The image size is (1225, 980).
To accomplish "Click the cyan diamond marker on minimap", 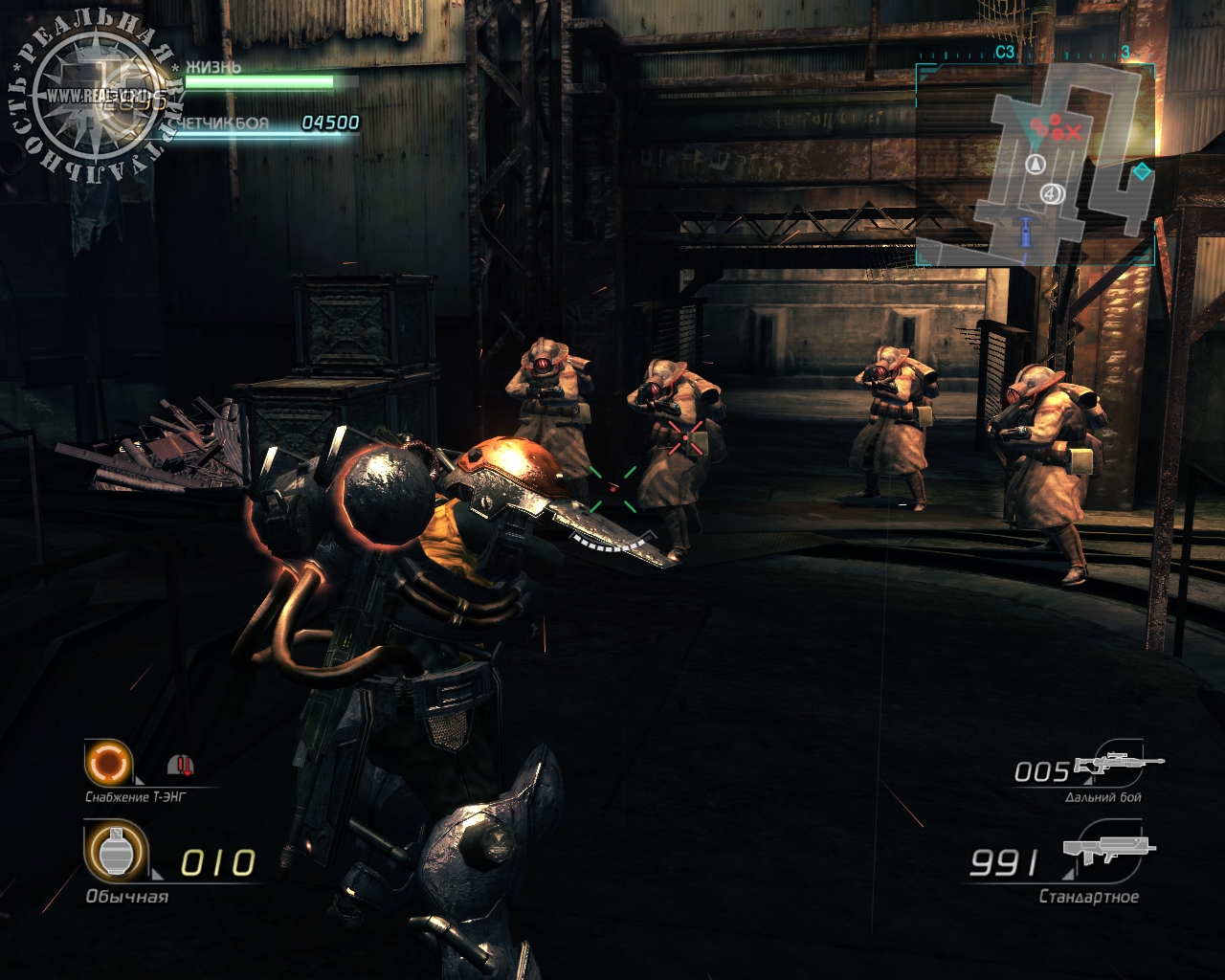I will tap(1142, 172).
